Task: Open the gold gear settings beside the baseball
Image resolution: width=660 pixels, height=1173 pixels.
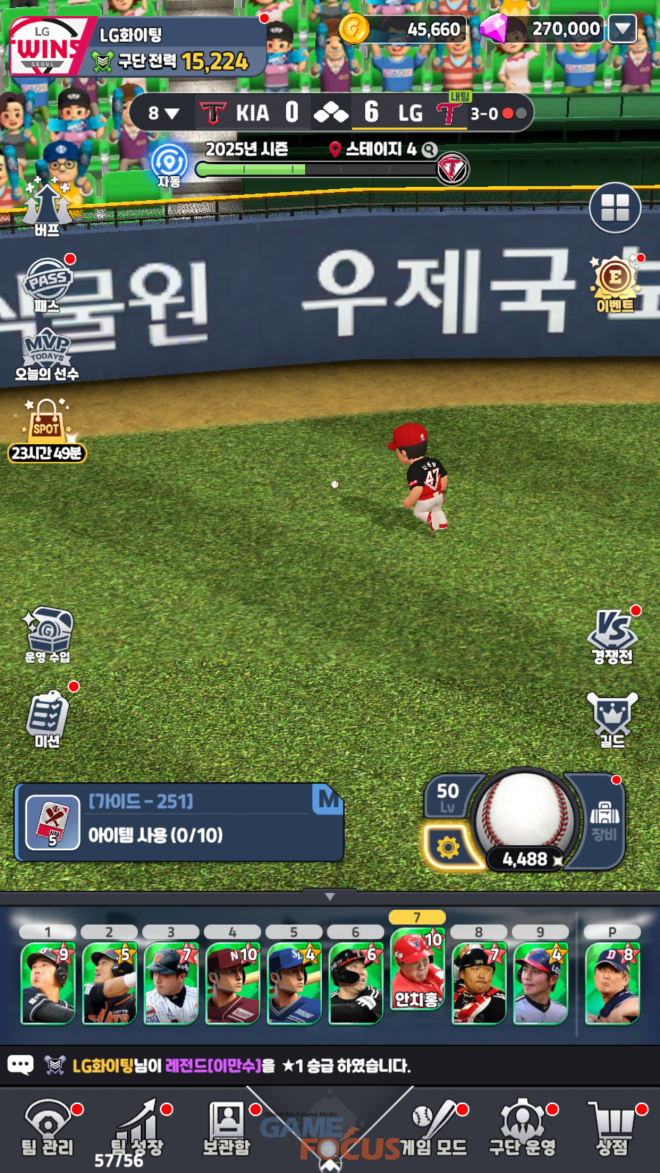Action: pos(447,848)
